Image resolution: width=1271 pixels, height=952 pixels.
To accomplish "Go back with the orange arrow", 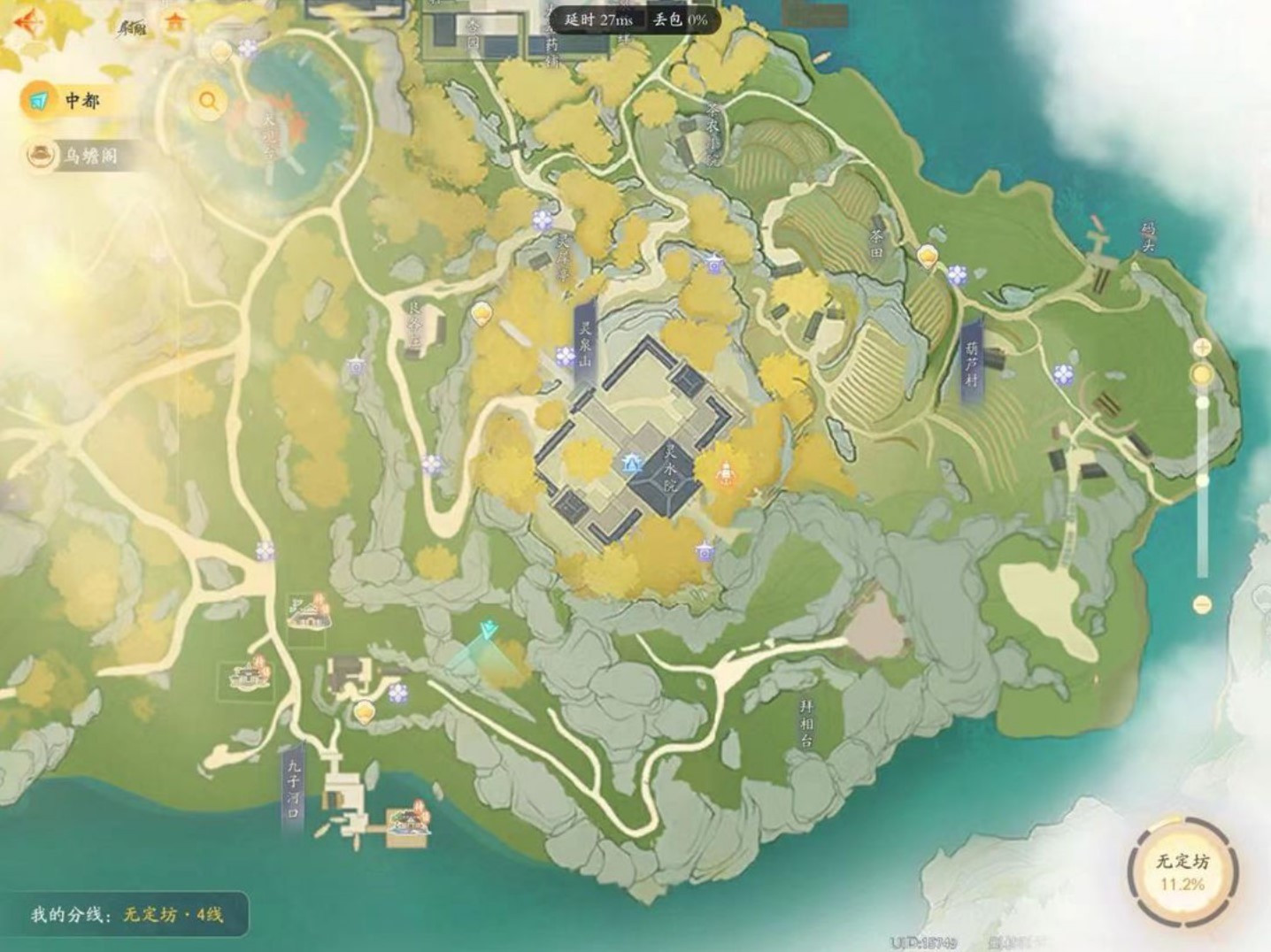I will point(27,22).
